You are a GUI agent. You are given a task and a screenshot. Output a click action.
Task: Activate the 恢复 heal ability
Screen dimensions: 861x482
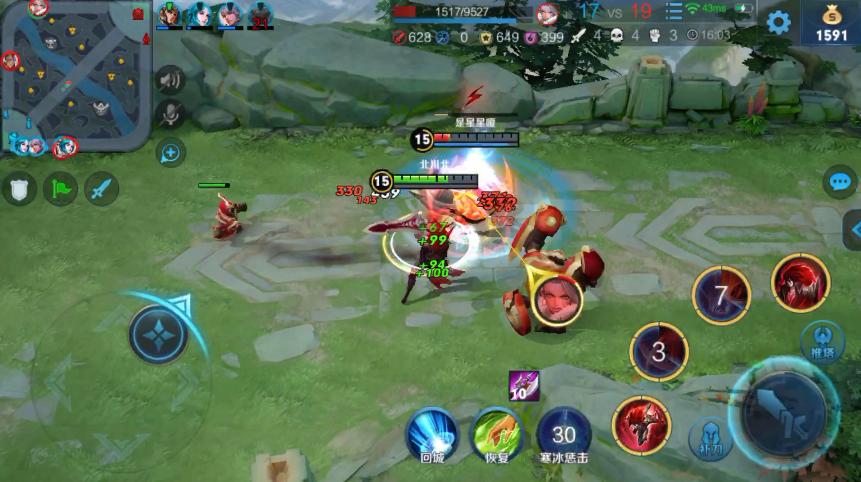[496, 433]
